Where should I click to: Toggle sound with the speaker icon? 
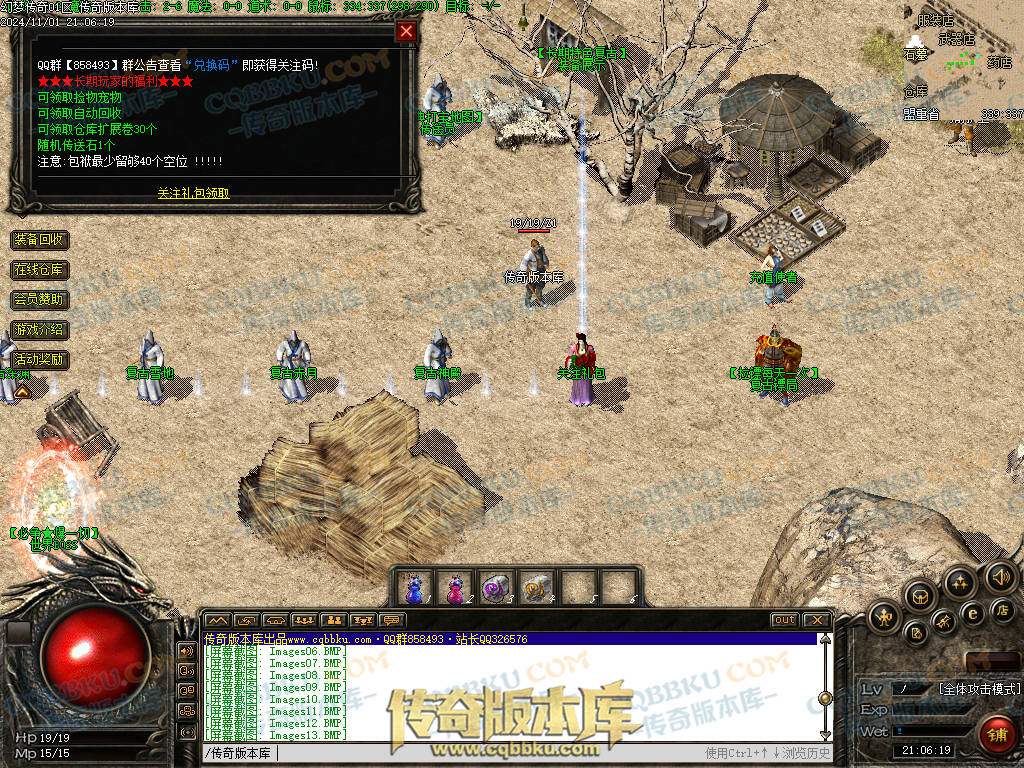pyautogui.click(x=999, y=577)
